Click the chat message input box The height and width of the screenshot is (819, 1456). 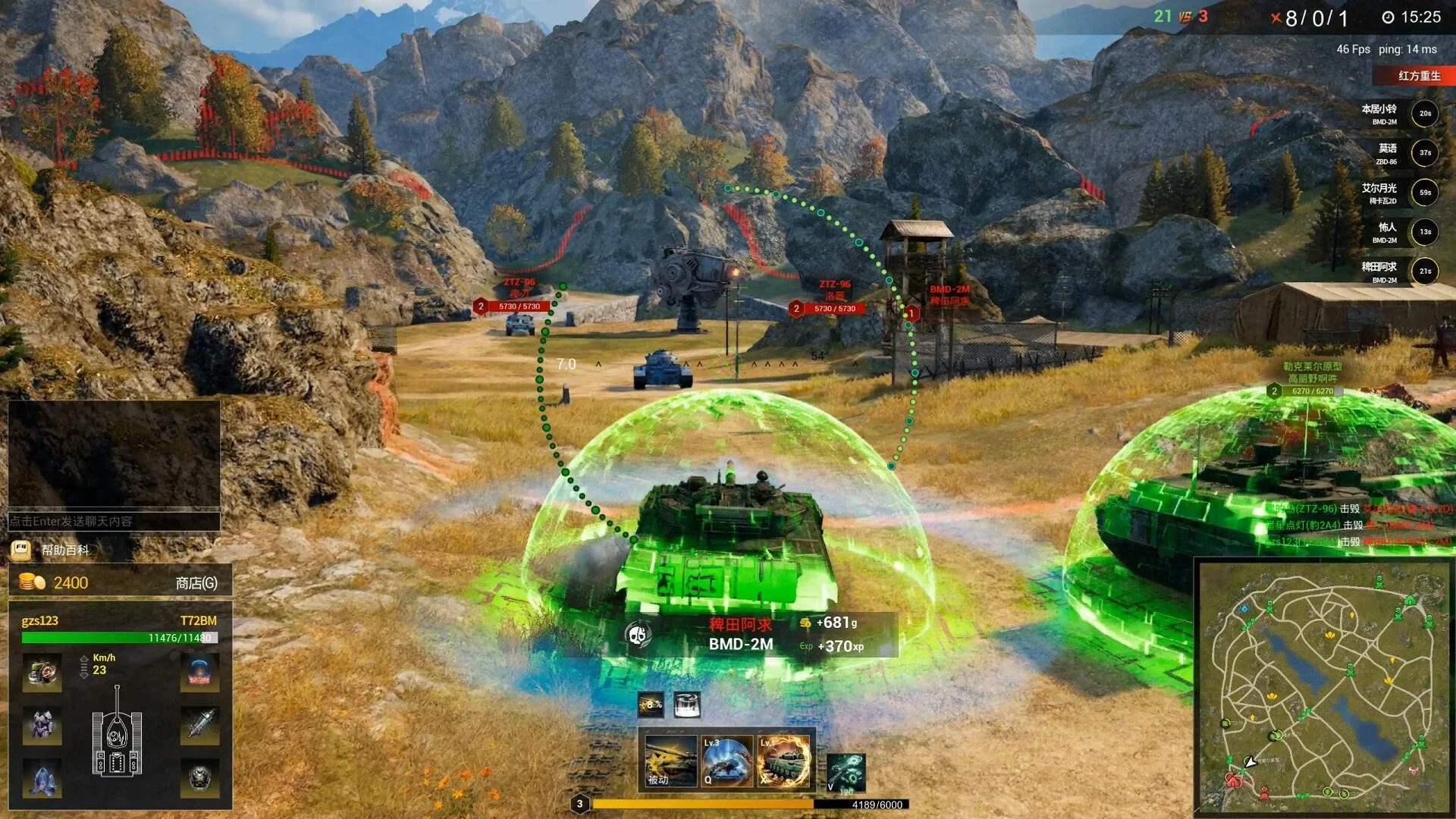tap(114, 521)
